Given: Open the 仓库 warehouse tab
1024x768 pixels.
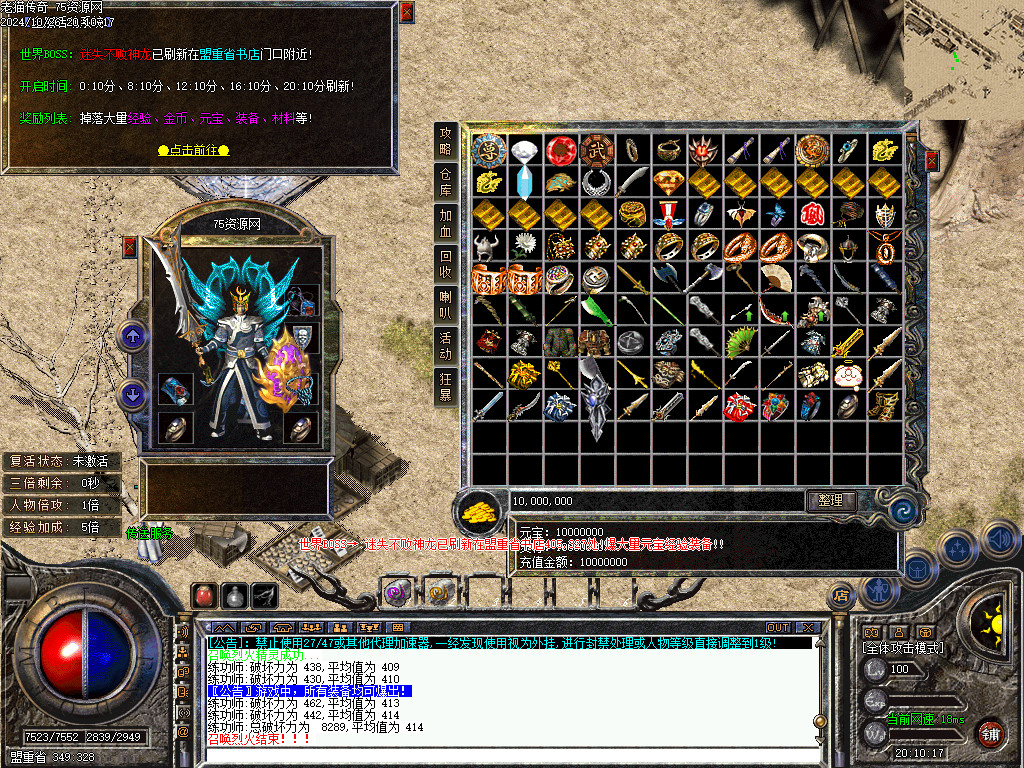Looking at the screenshot, I should tap(446, 181).
